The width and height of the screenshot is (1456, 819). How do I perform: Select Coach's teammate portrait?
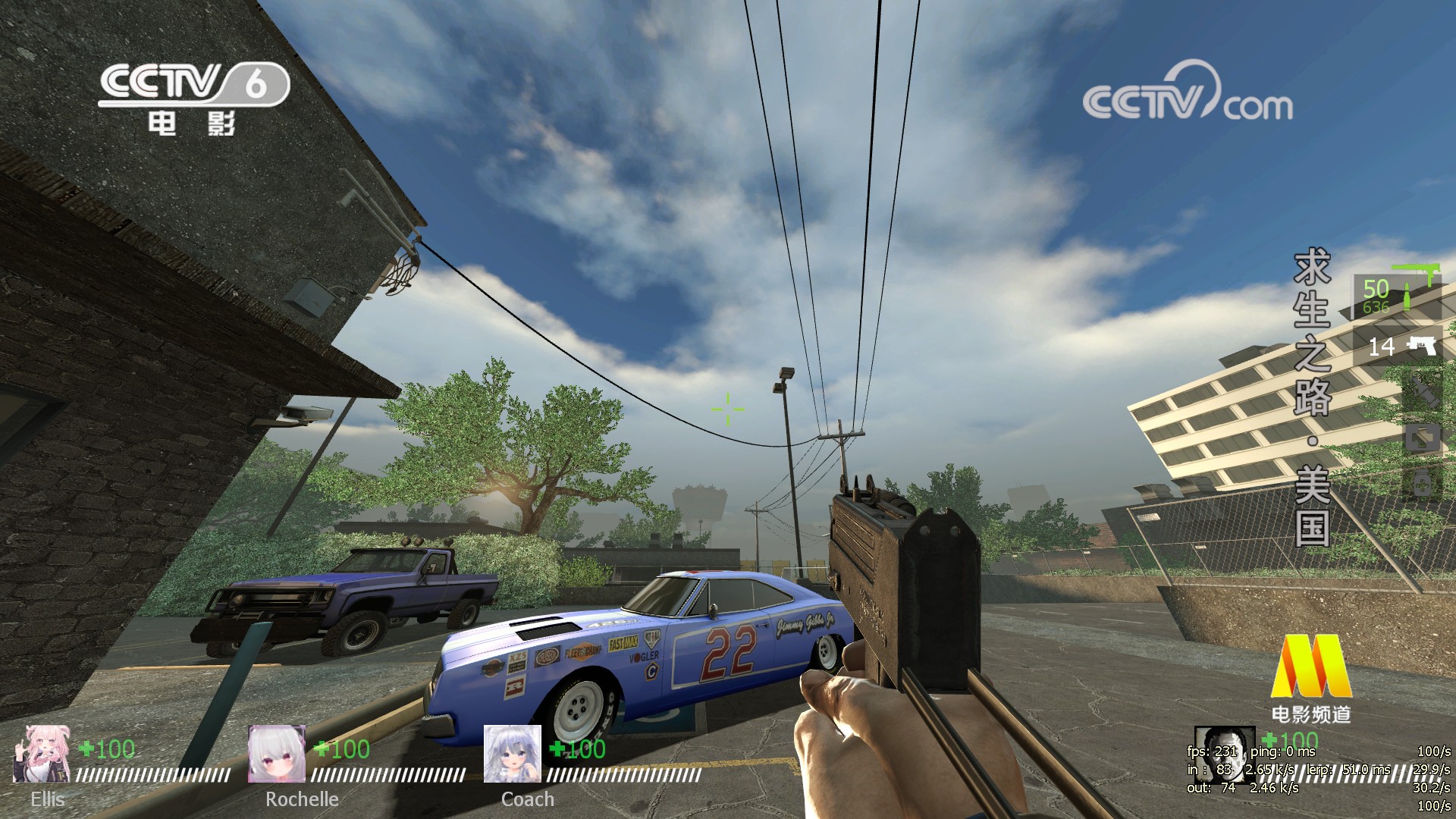(x=513, y=754)
